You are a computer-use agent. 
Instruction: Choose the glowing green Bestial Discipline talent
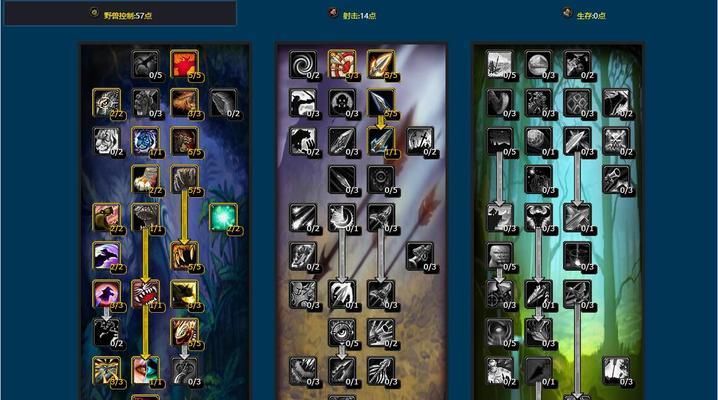point(222,216)
